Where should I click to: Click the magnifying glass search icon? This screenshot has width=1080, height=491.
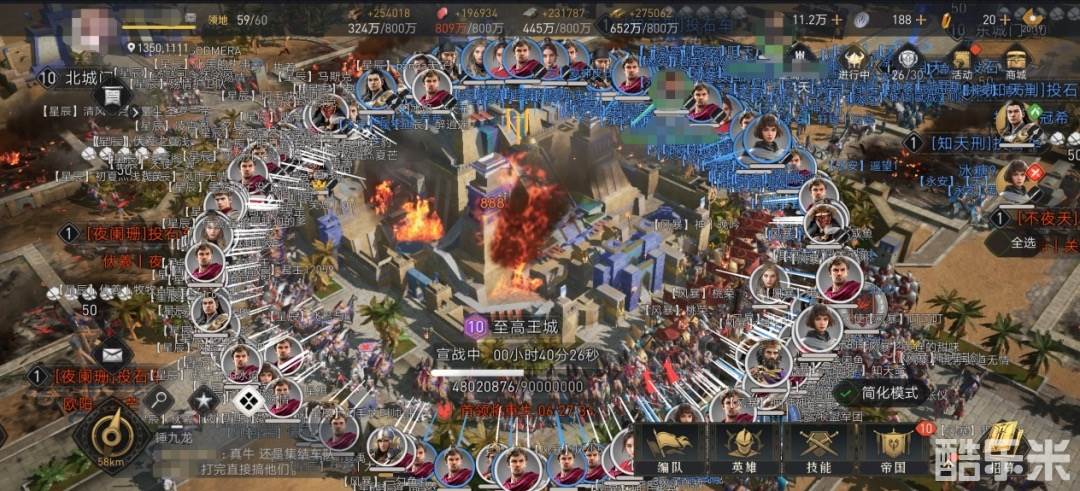pos(157,401)
